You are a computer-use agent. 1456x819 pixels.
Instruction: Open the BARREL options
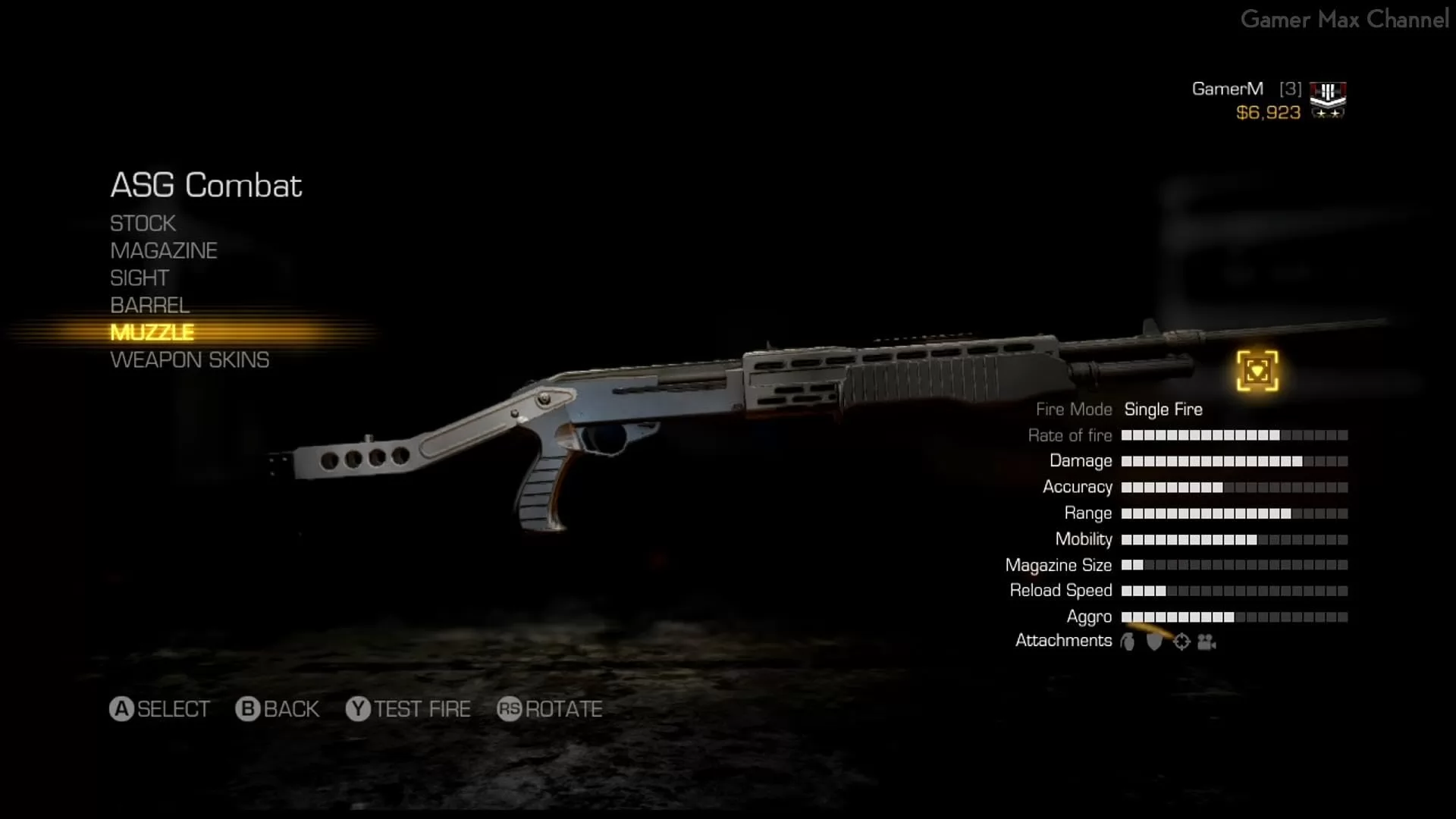tap(149, 306)
